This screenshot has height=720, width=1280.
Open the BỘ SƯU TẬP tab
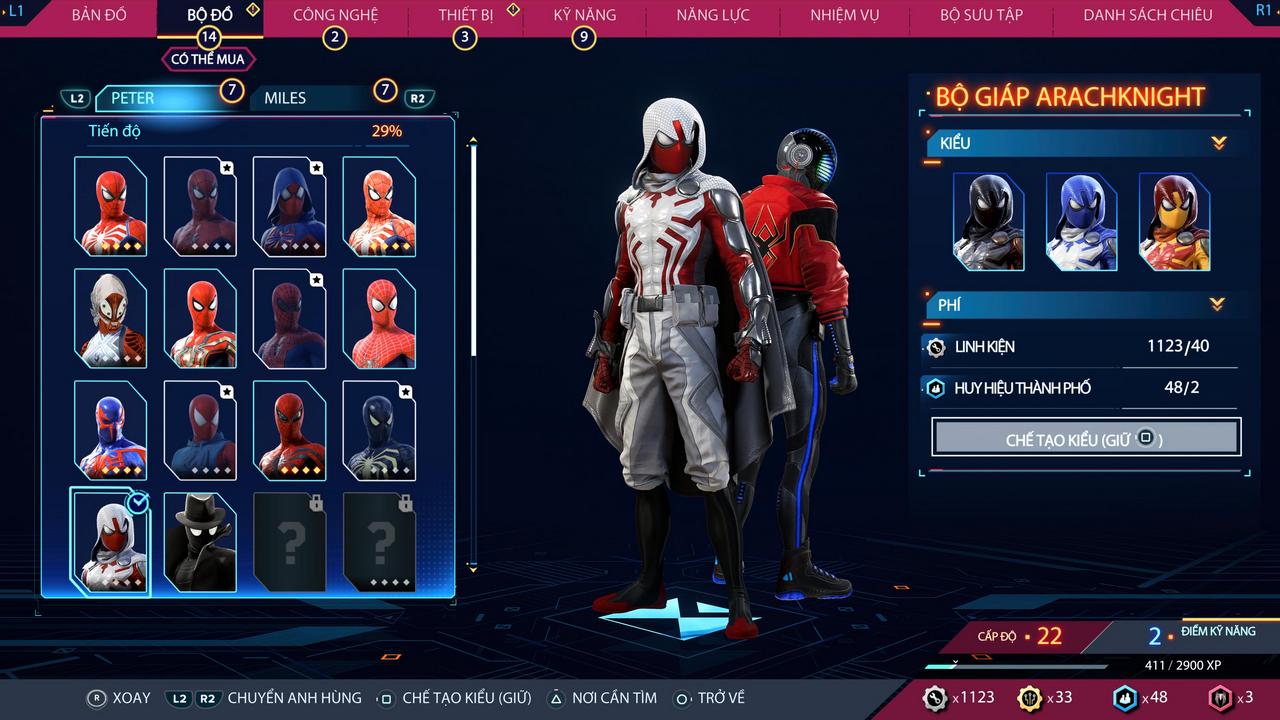[981, 15]
